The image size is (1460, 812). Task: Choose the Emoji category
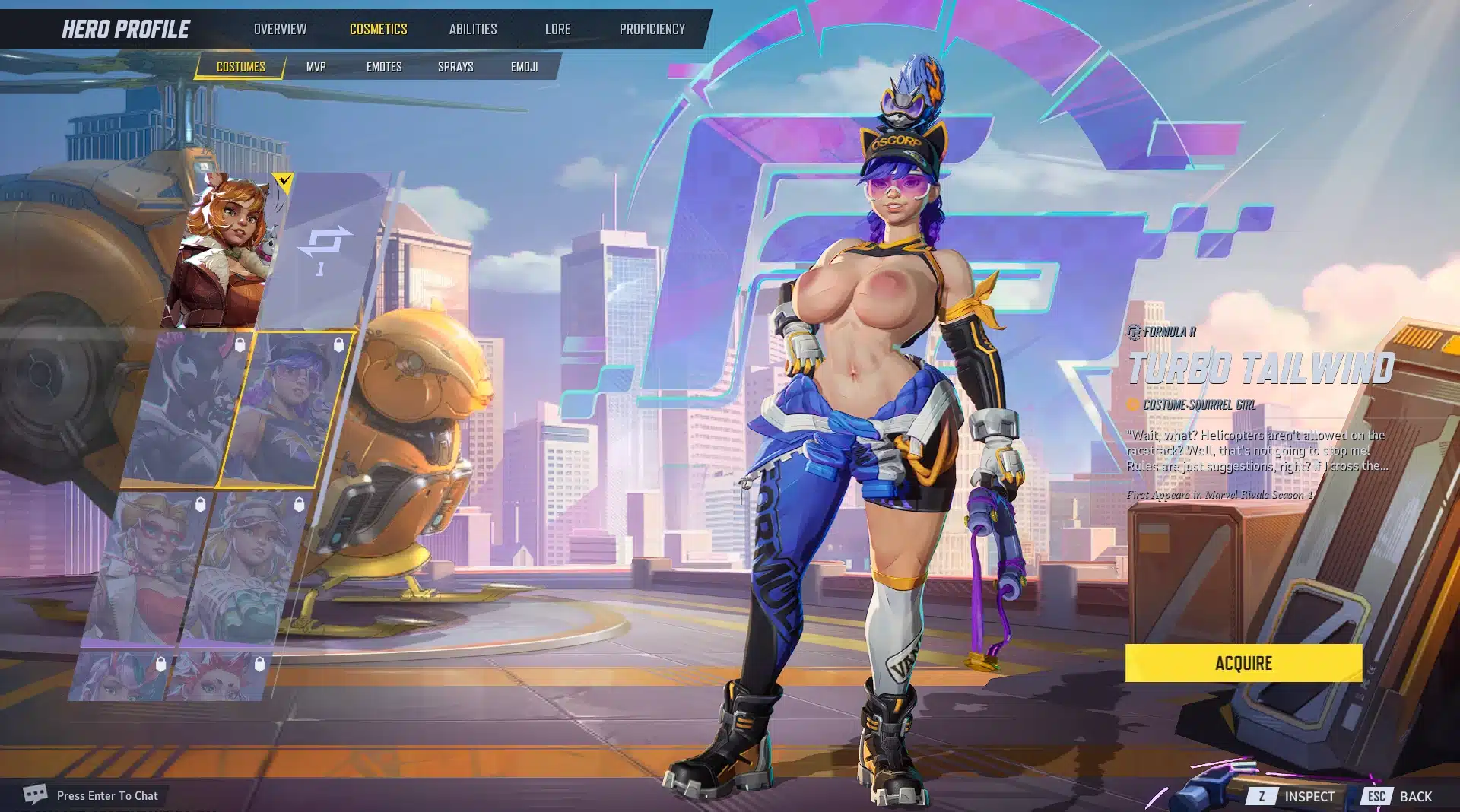pos(524,67)
